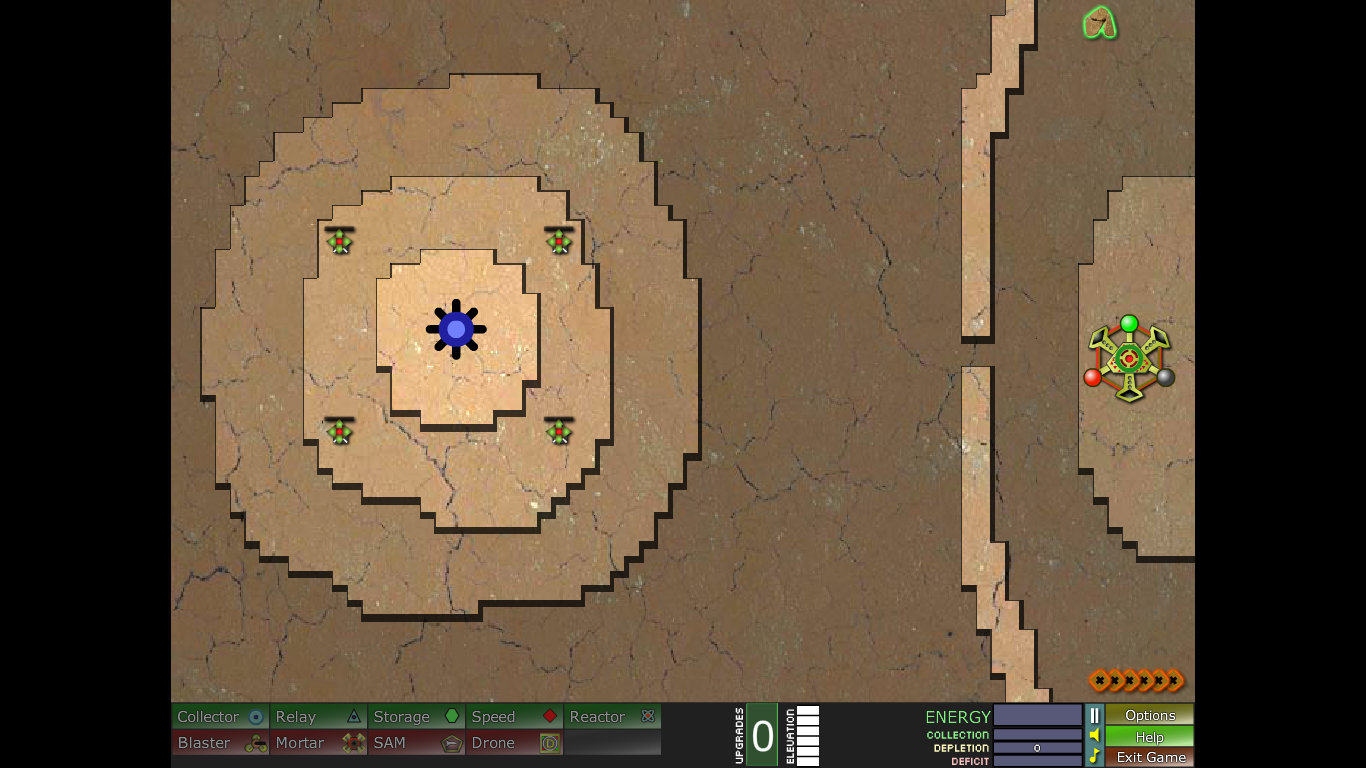Open the Help screen
The height and width of the screenshot is (768, 1366).
click(1150, 736)
